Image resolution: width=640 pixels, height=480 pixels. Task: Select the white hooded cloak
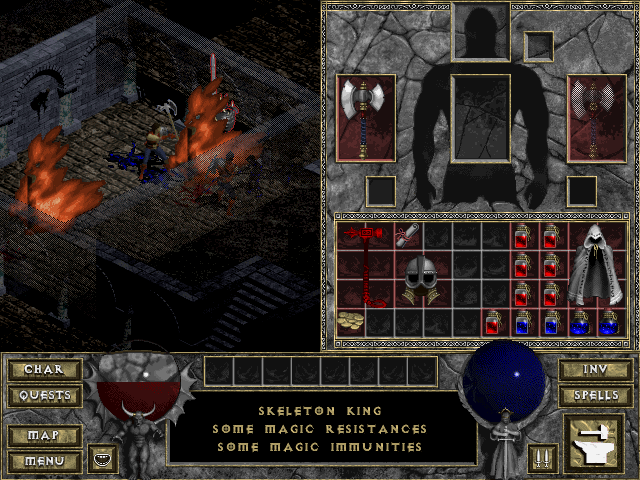tap(596, 265)
